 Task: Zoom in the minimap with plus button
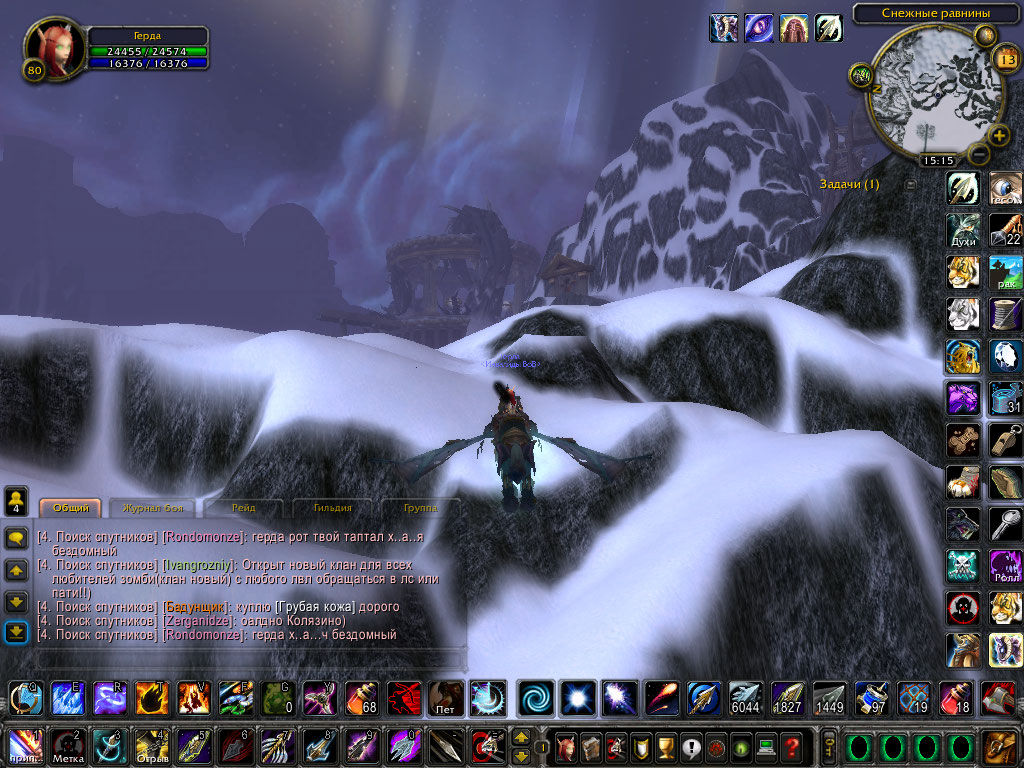click(x=999, y=135)
